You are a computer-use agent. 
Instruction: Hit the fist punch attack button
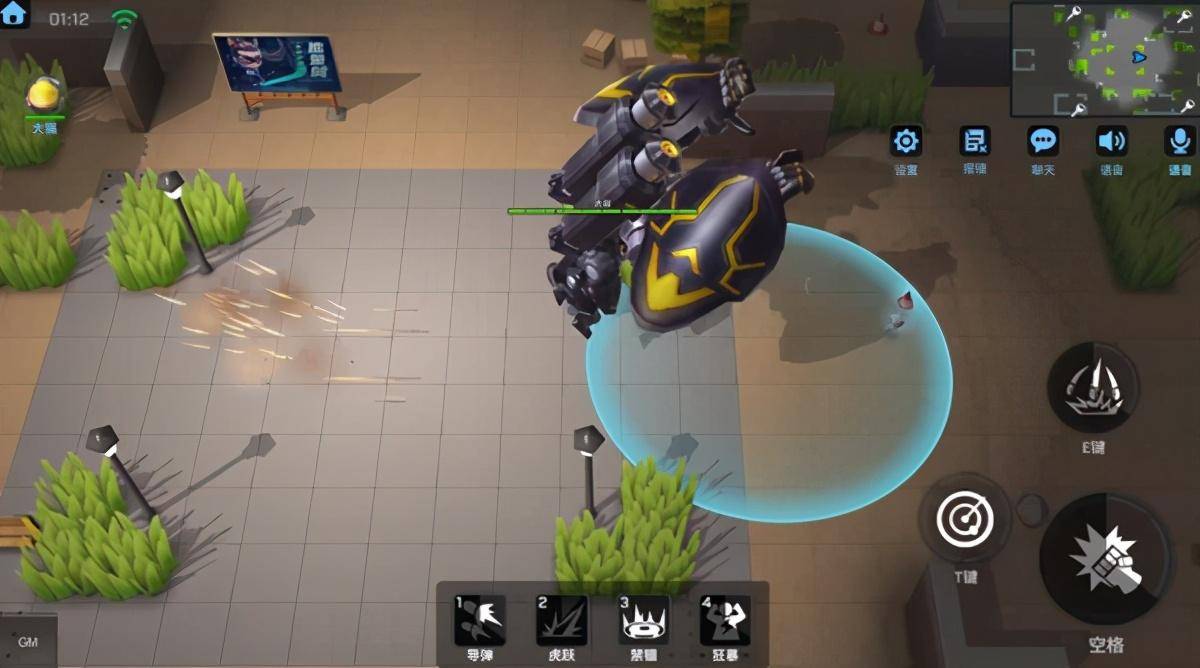pyautogui.click(x=1106, y=559)
